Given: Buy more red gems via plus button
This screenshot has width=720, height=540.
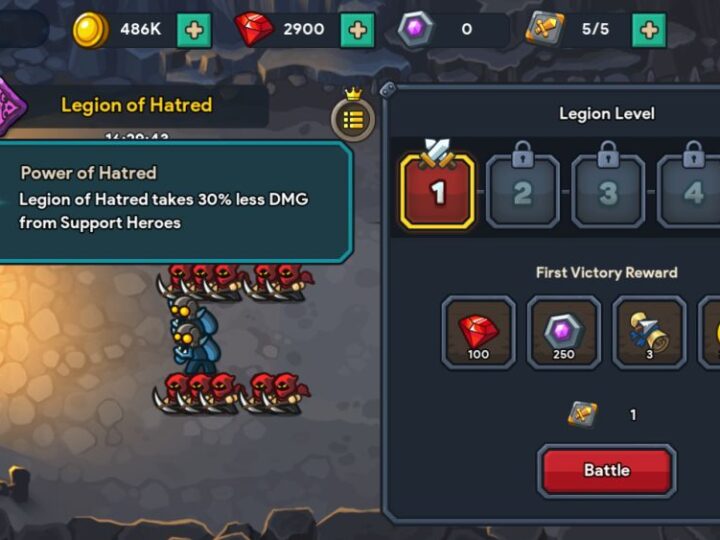Looking at the screenshot, I should pyautogui.click(x=357, y=30).
